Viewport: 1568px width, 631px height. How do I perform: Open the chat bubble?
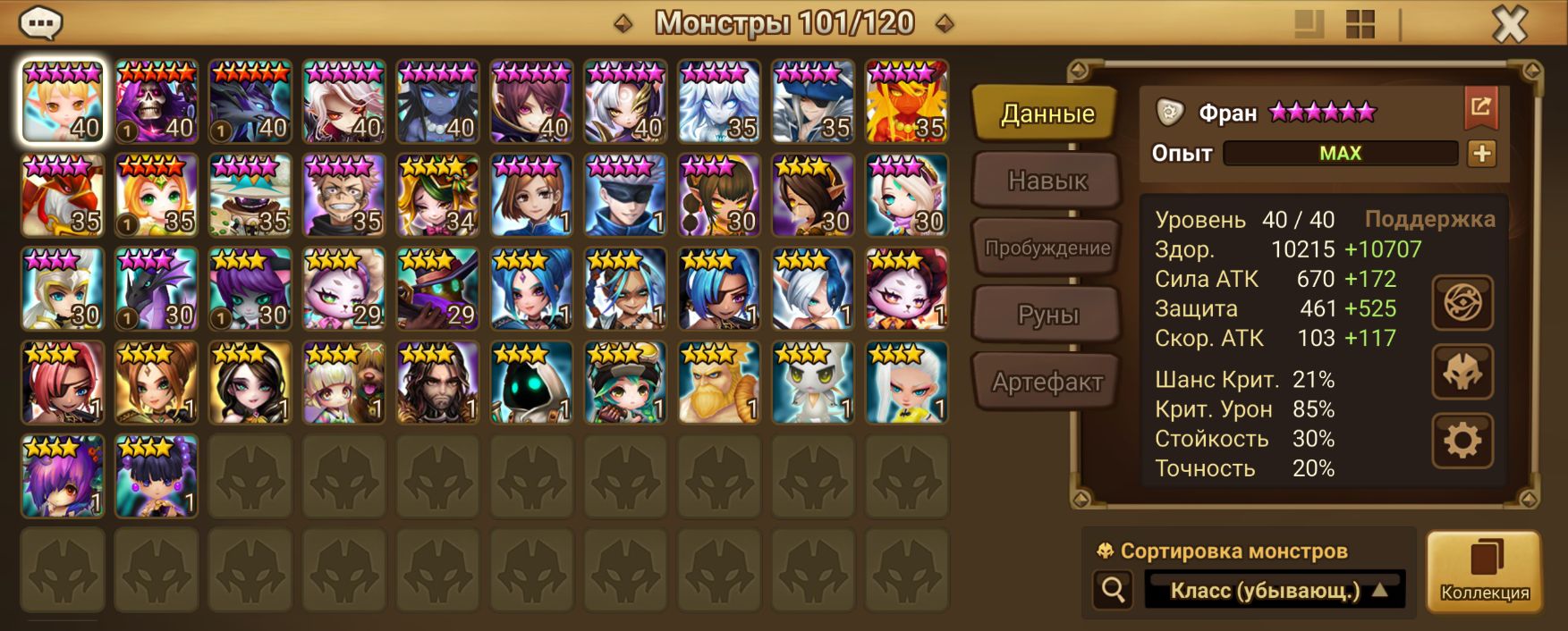point(40,23)
